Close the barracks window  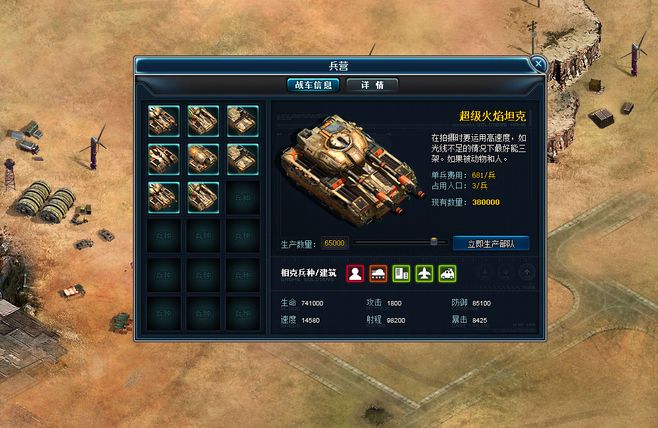538,63
